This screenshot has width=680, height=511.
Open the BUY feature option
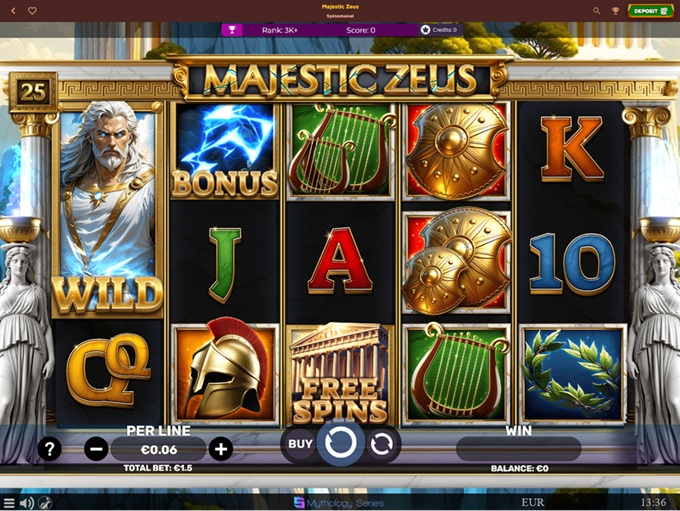[x=300, y=444]
